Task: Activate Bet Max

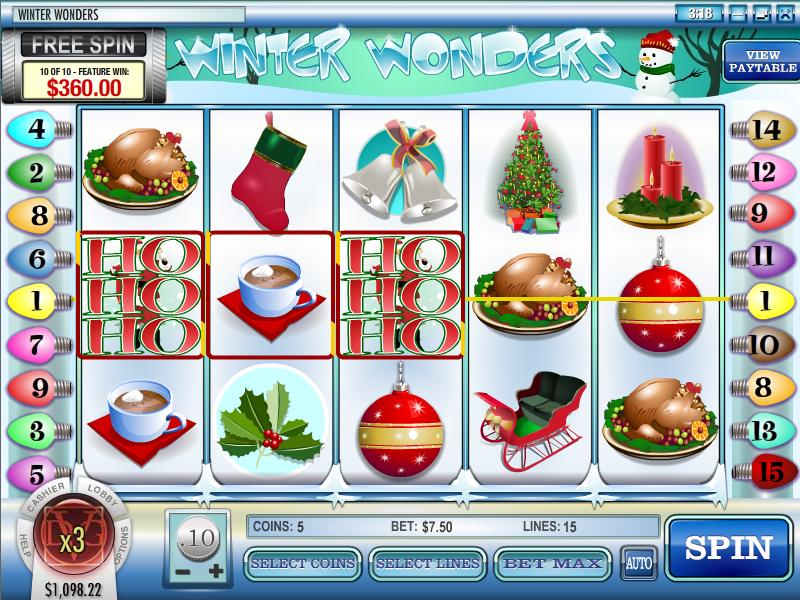Action: click(x=553, y=564)
